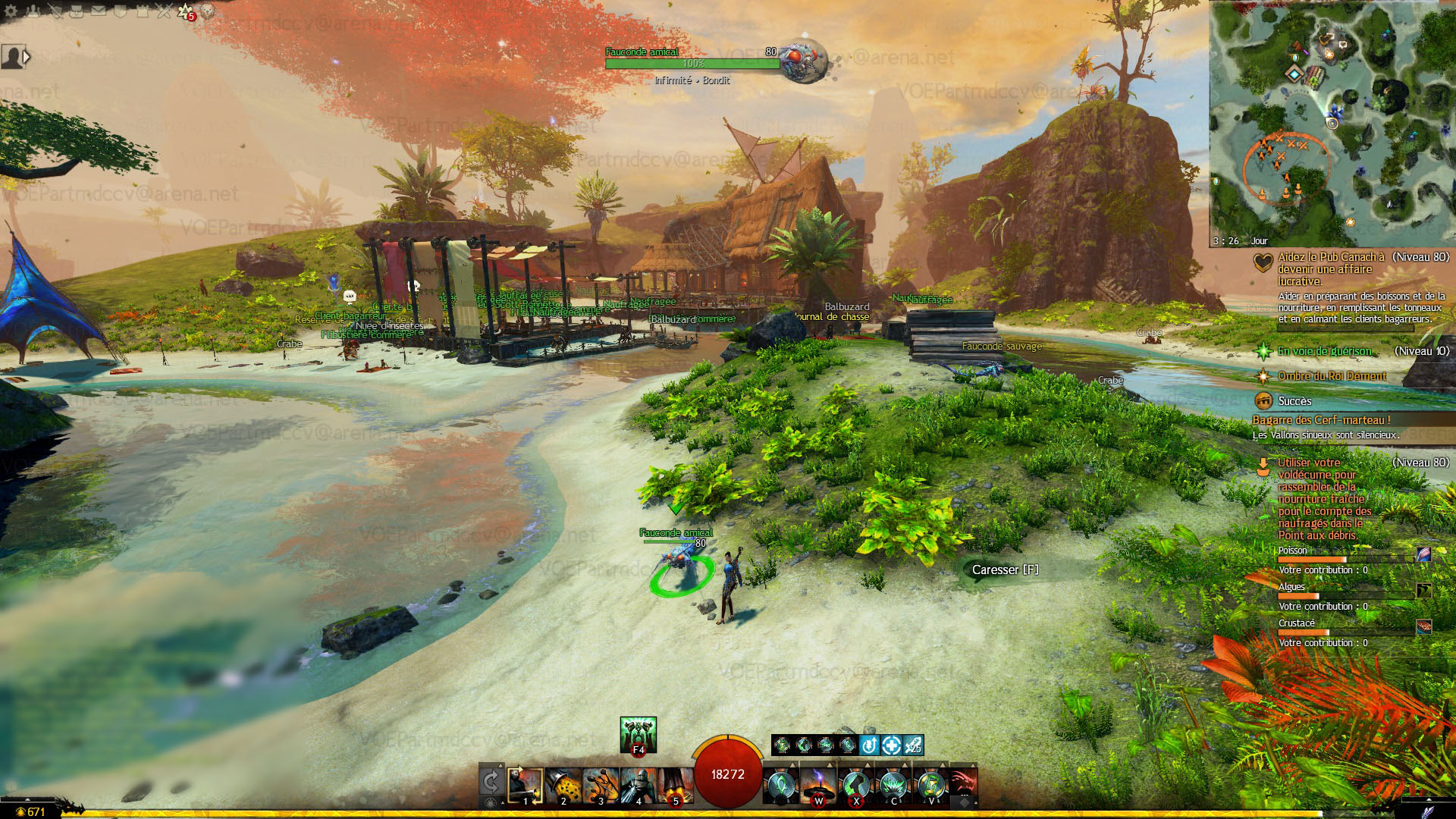Expand the party portrait arrow
This screenshot has width=1456, height=819.
[27, 57]
